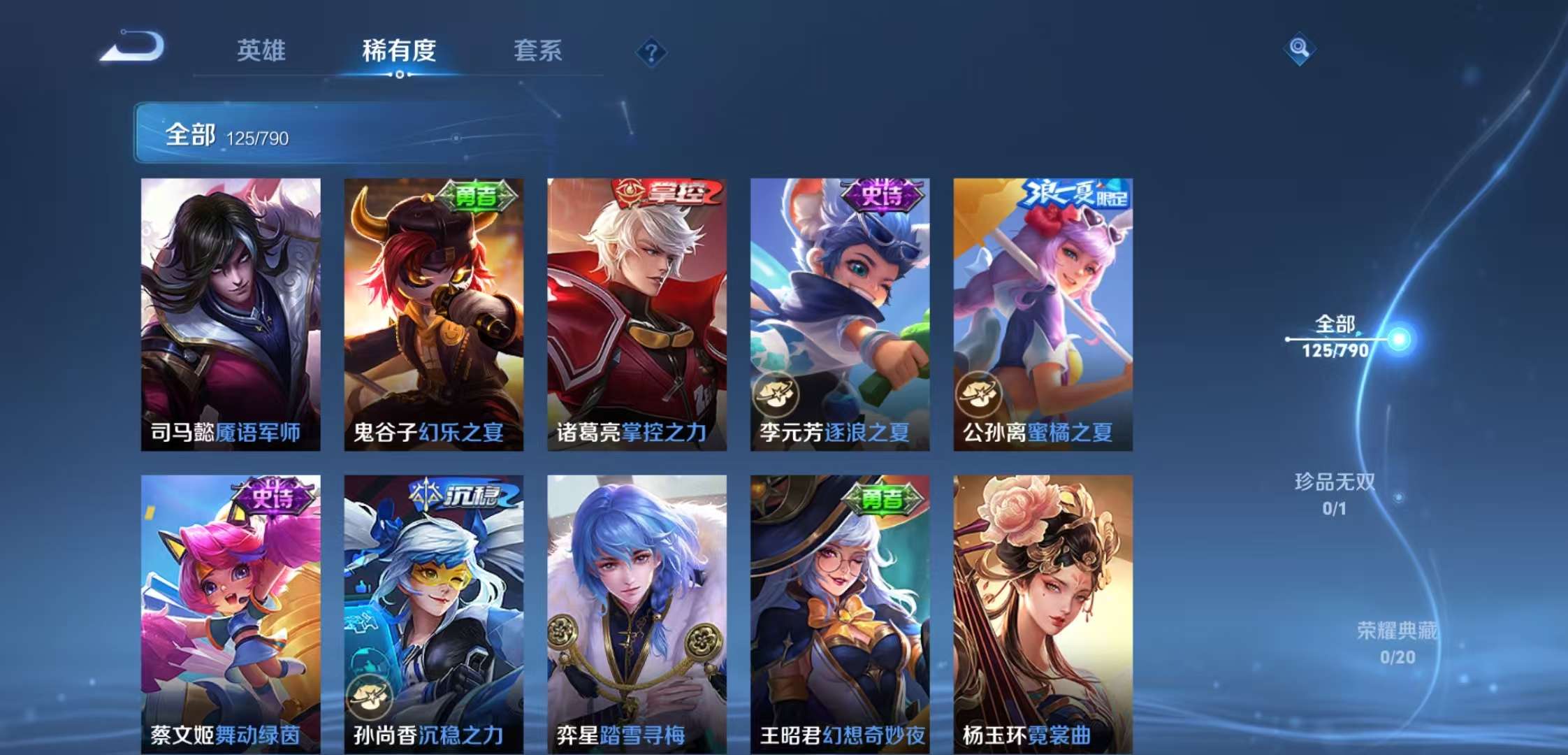Open the search magnifier icon
Screen dimensions: 1568x755
pos(1300,49)
